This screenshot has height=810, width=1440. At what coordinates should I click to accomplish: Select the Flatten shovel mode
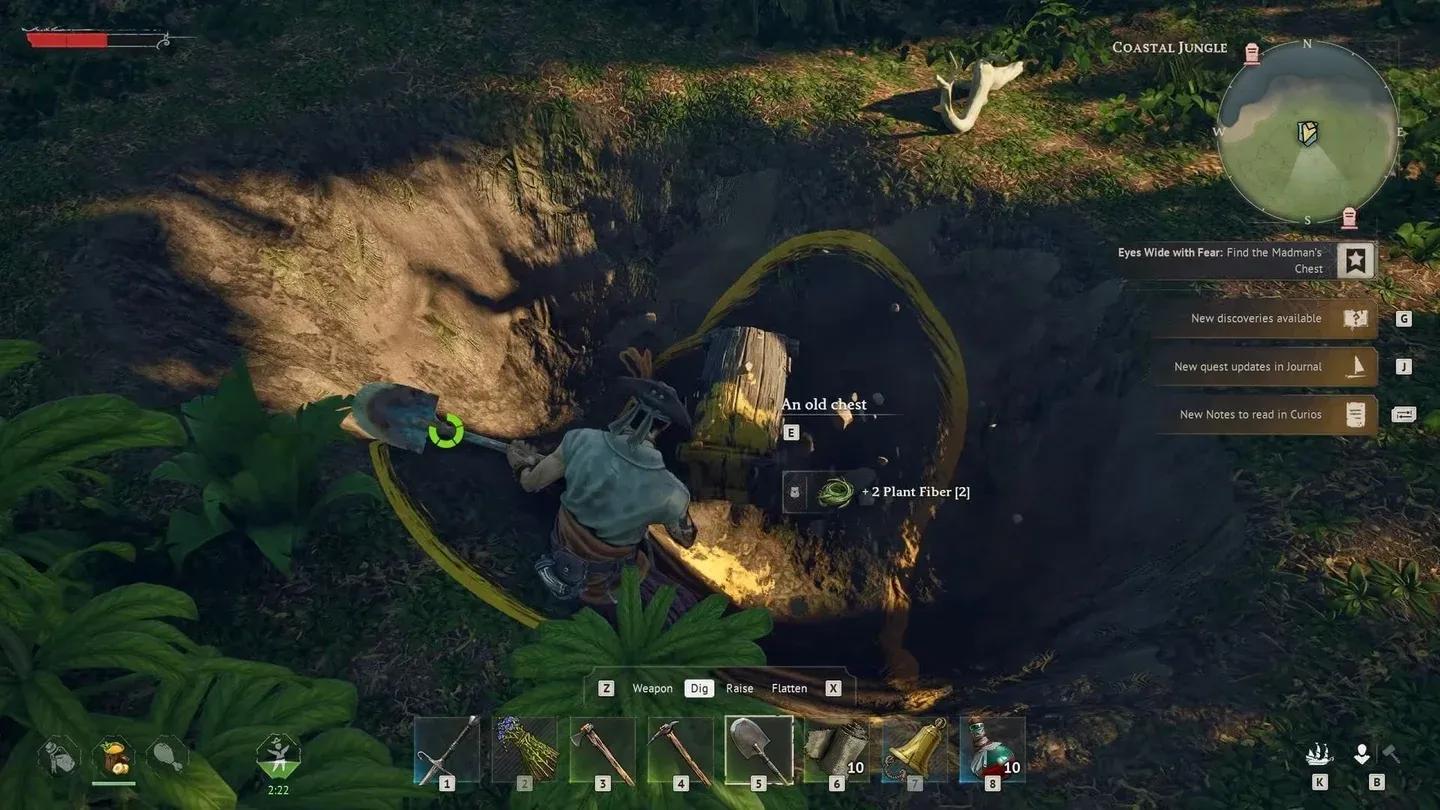[x=789, y=688]
